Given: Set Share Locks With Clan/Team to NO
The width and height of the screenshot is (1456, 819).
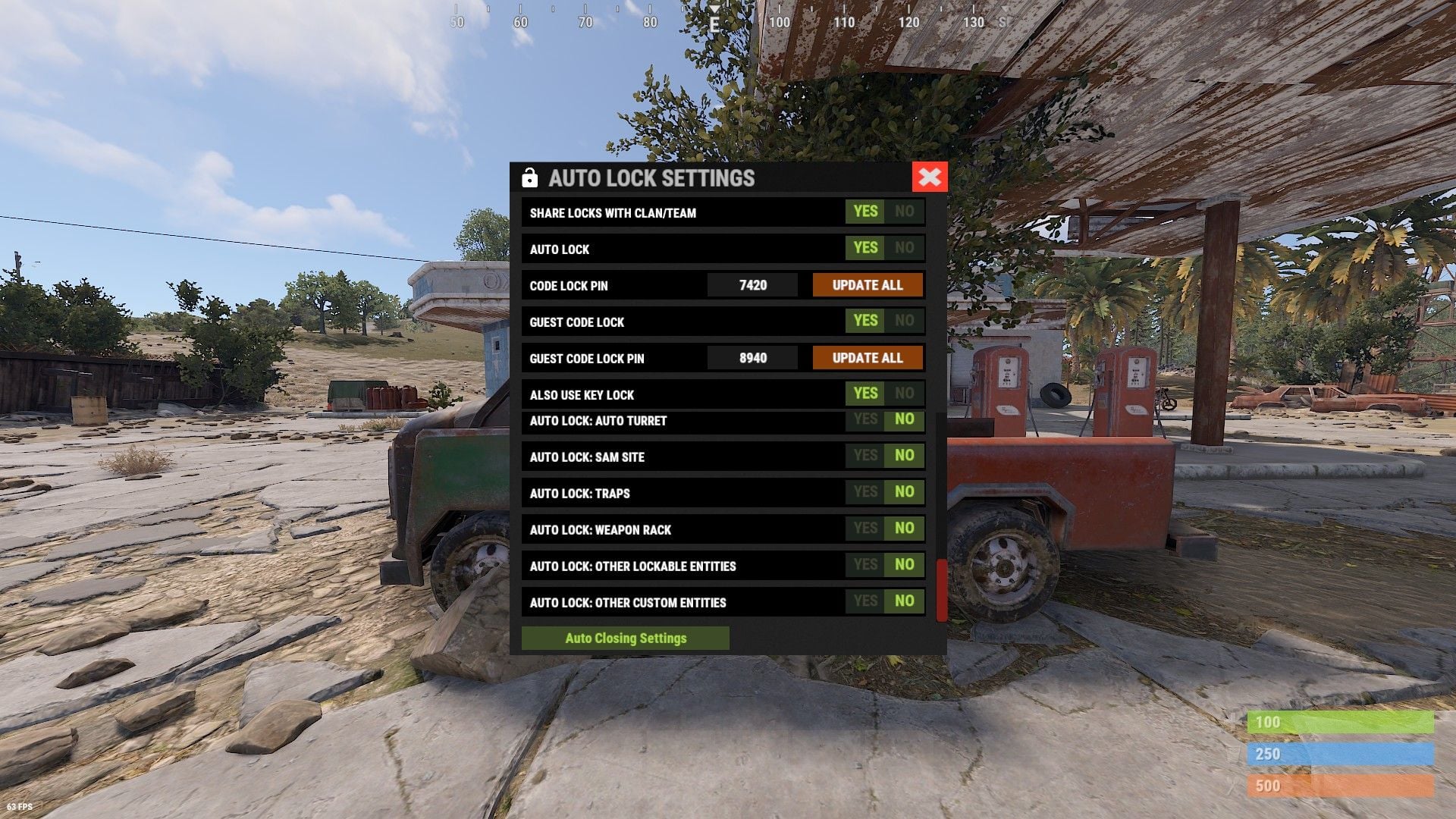Looking at the screenshot, I should tap(904, 212).
